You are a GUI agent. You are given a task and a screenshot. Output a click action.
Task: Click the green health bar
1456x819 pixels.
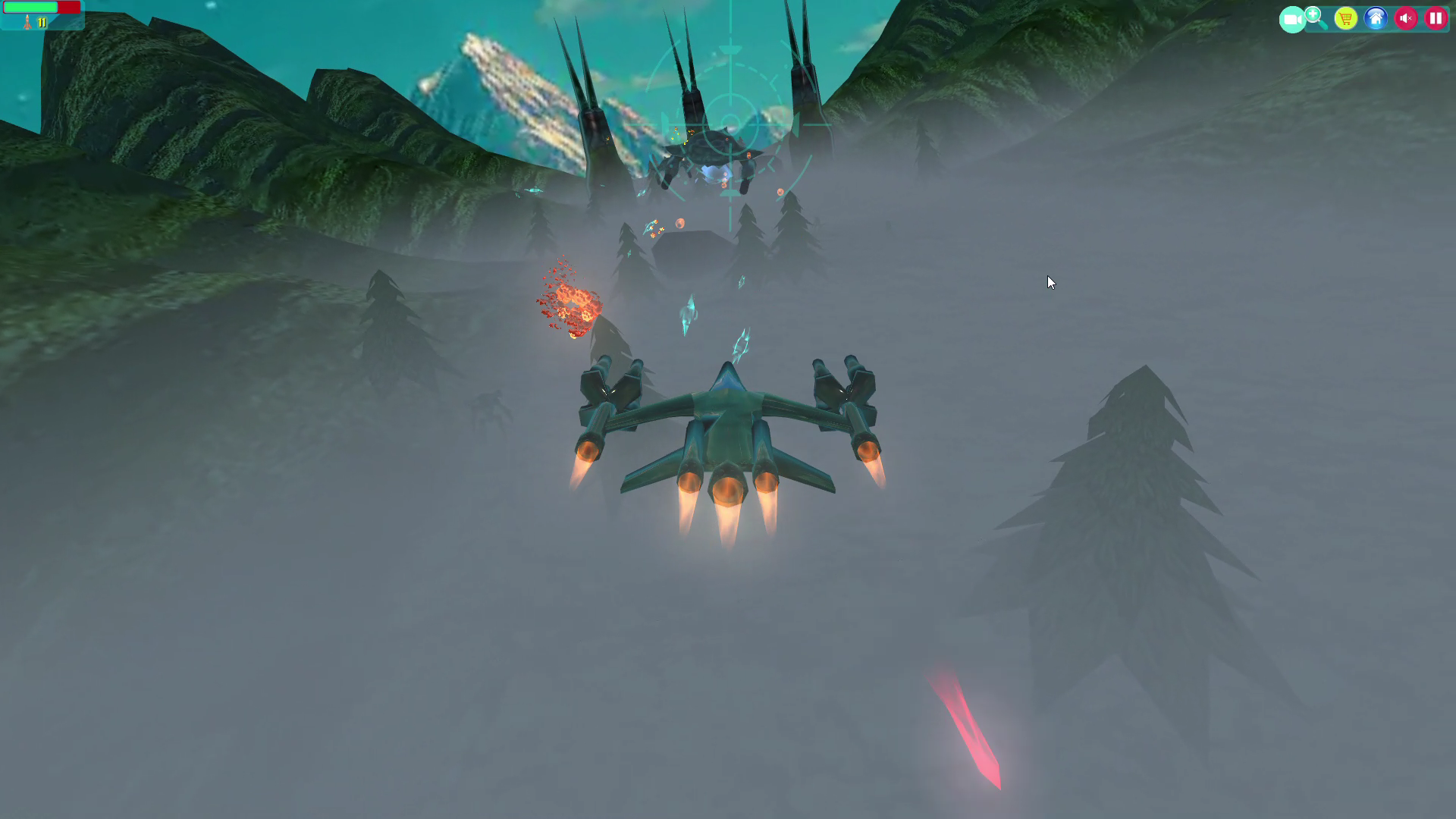[30, 7]
